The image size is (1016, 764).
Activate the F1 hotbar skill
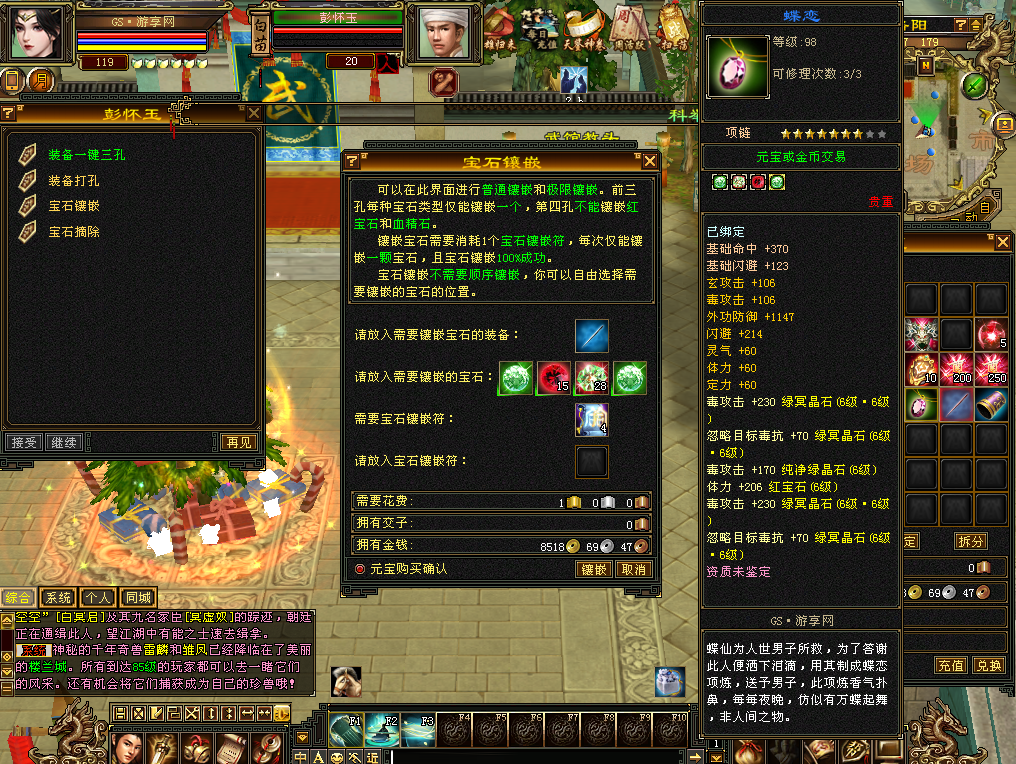click(x=345, y=728)
